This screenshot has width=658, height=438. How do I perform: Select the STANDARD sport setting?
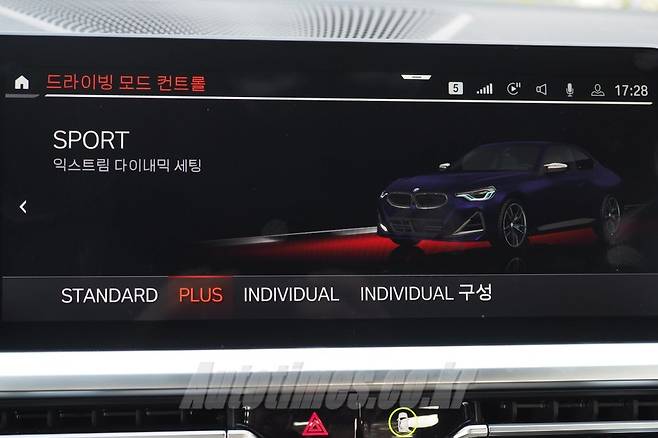tap(109, 295)
